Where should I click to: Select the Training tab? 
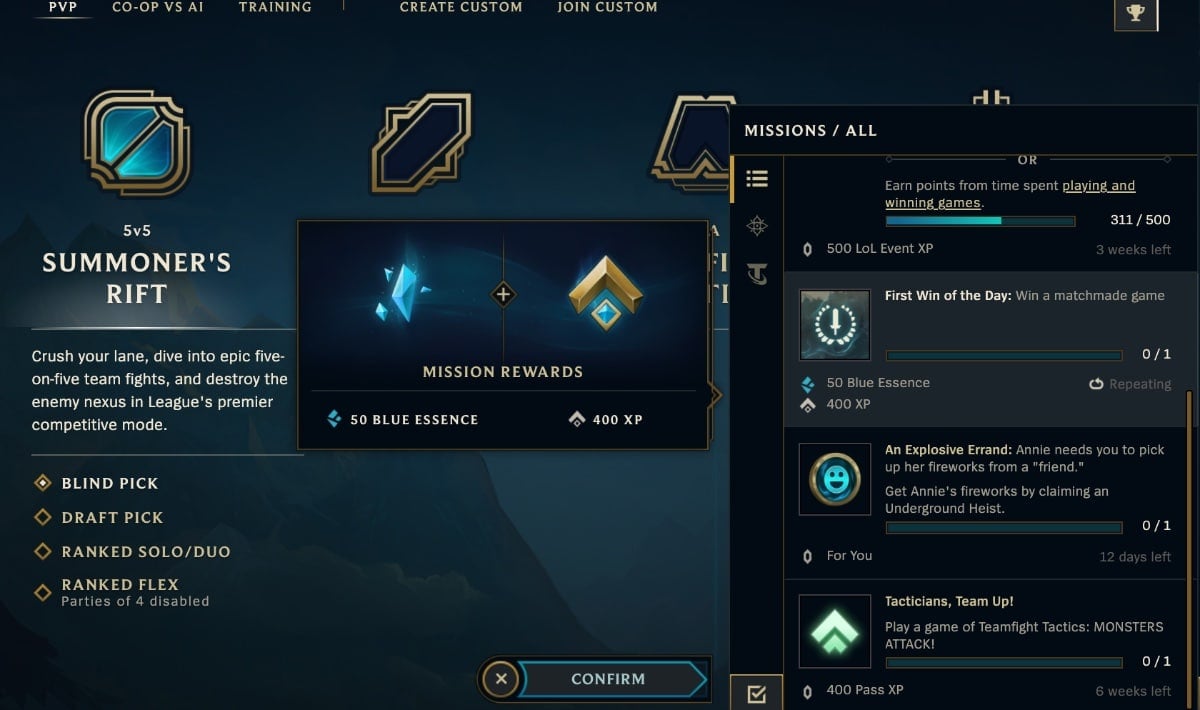pyautogui.click(x=275, y=7)
